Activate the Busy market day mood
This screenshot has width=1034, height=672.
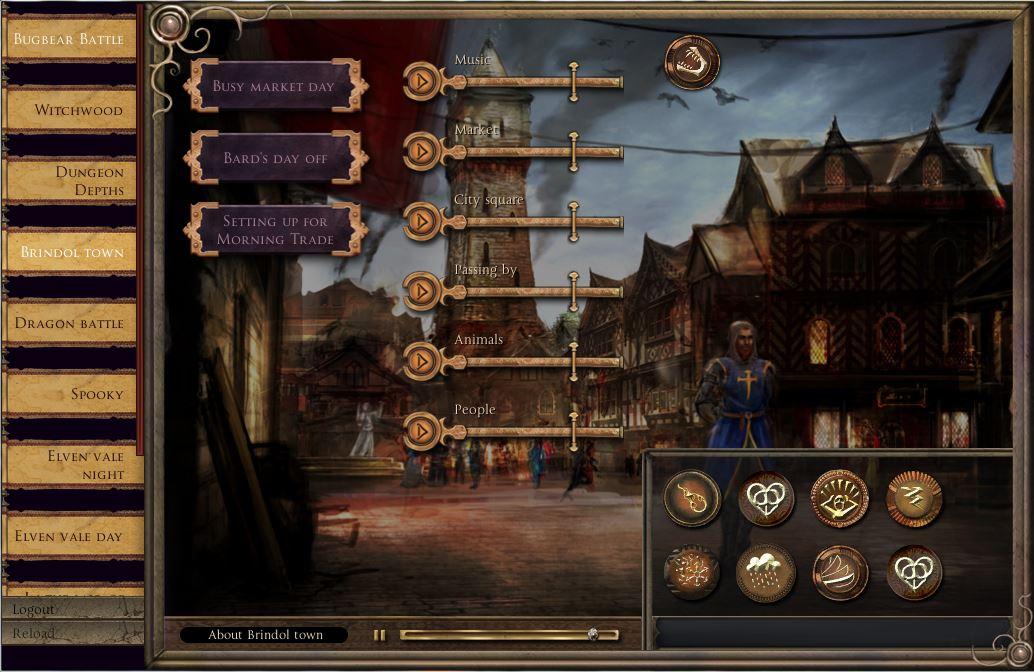pos(274,86)
